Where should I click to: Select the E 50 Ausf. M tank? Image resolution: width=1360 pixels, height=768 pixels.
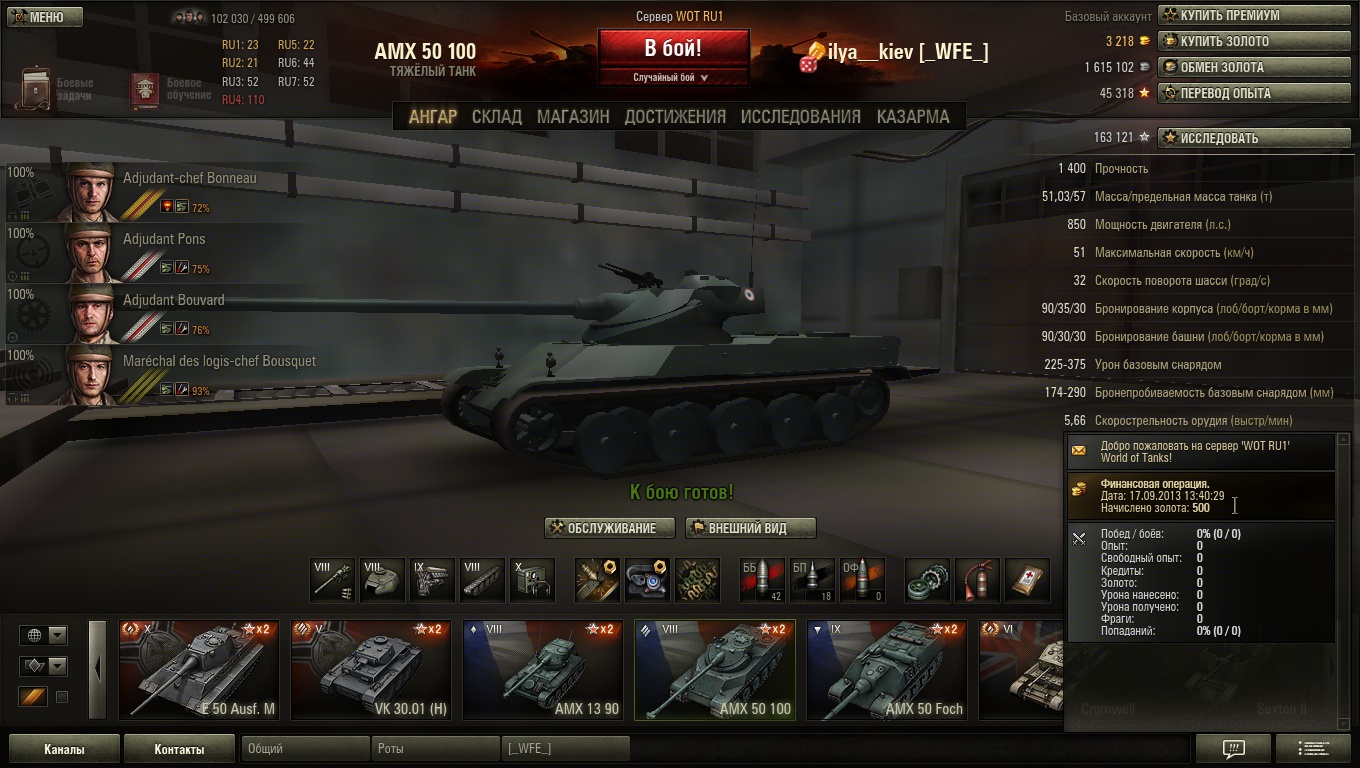click(199, 670)
